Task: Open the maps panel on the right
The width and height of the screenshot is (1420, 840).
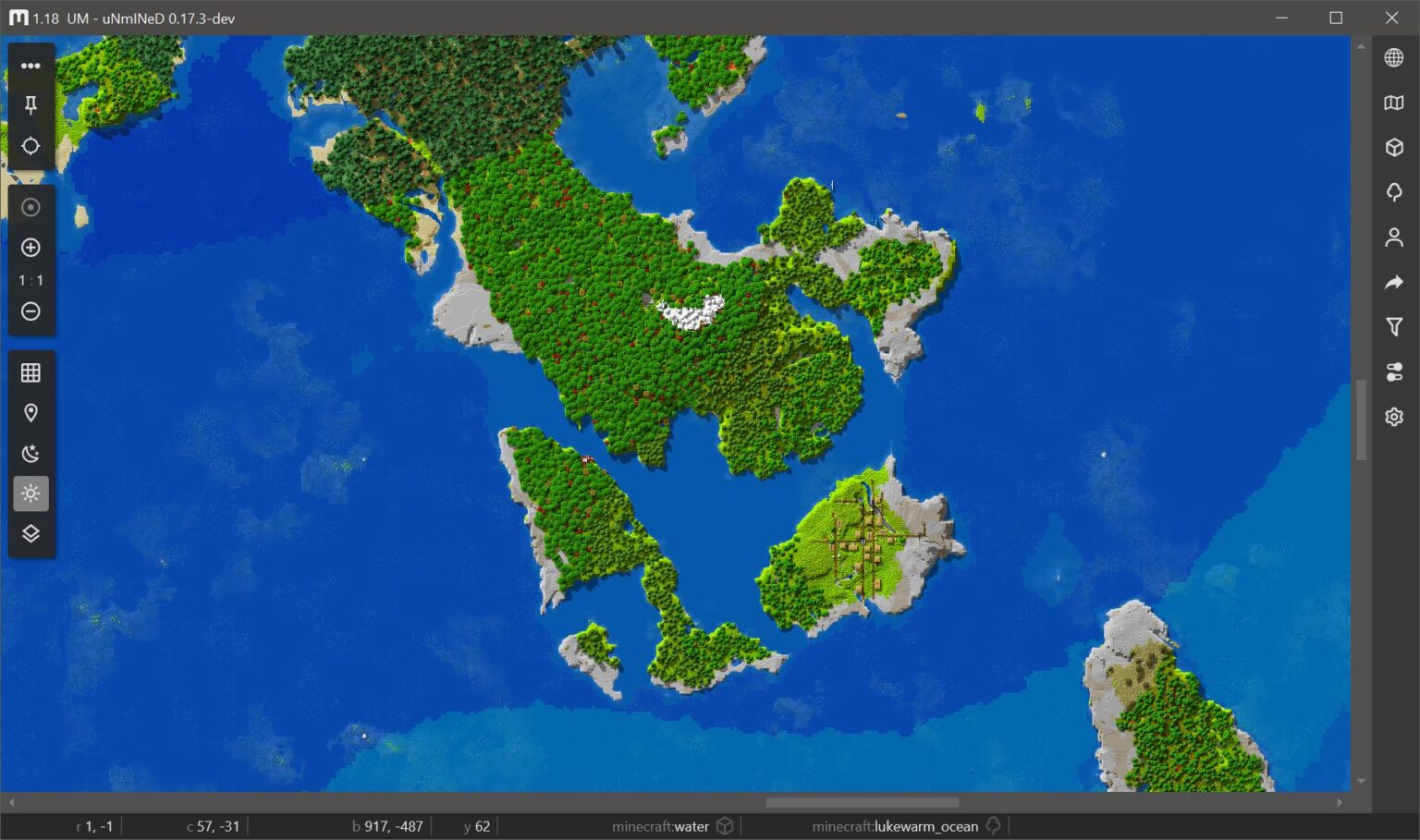Action: (x=1393, y=102)
